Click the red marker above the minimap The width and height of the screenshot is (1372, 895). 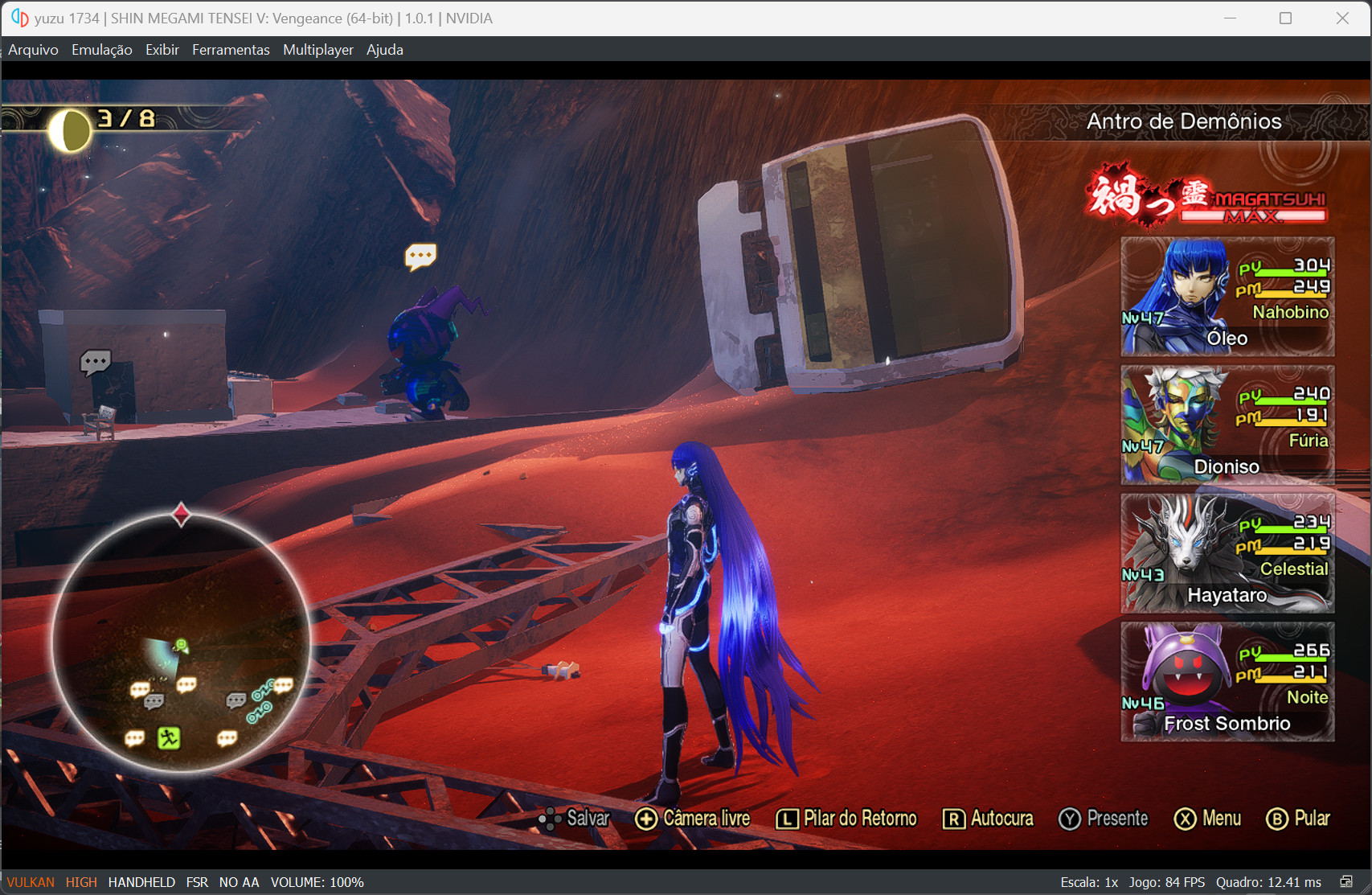[x=182, y=515]
